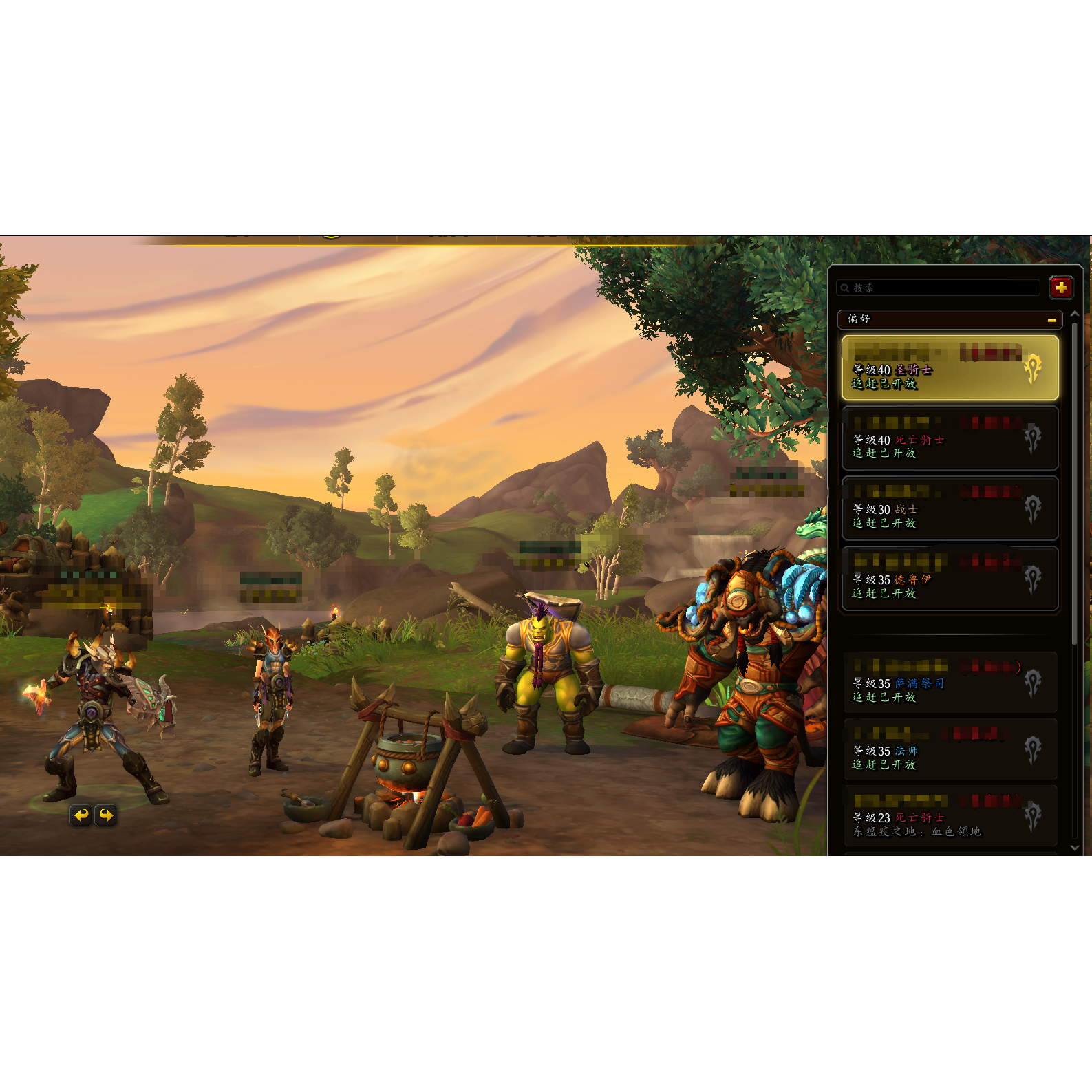1092x1092 pixels.
Task: Click the magnifier icon in the search box
Action: pos(844,288)
